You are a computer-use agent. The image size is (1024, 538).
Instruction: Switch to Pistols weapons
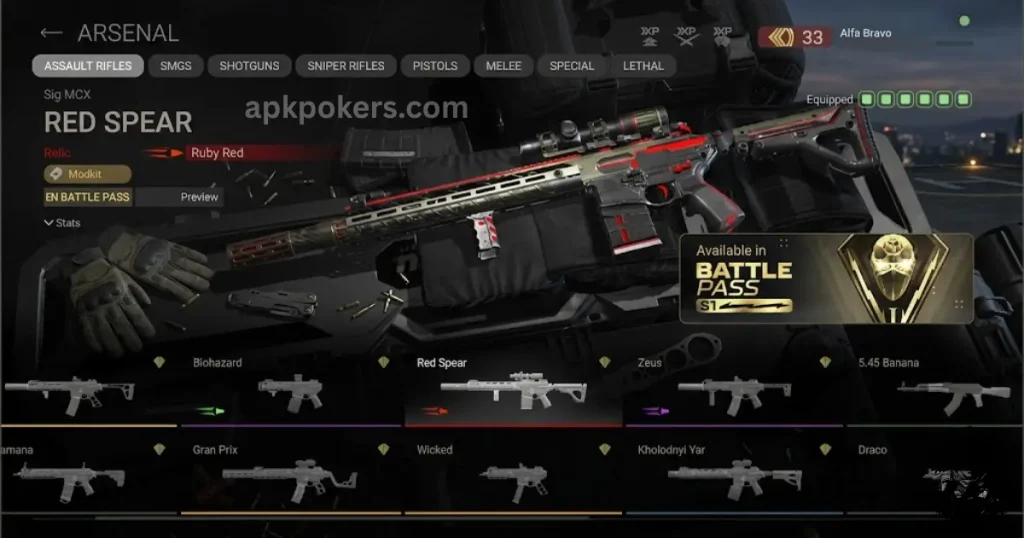click(435, 66)
